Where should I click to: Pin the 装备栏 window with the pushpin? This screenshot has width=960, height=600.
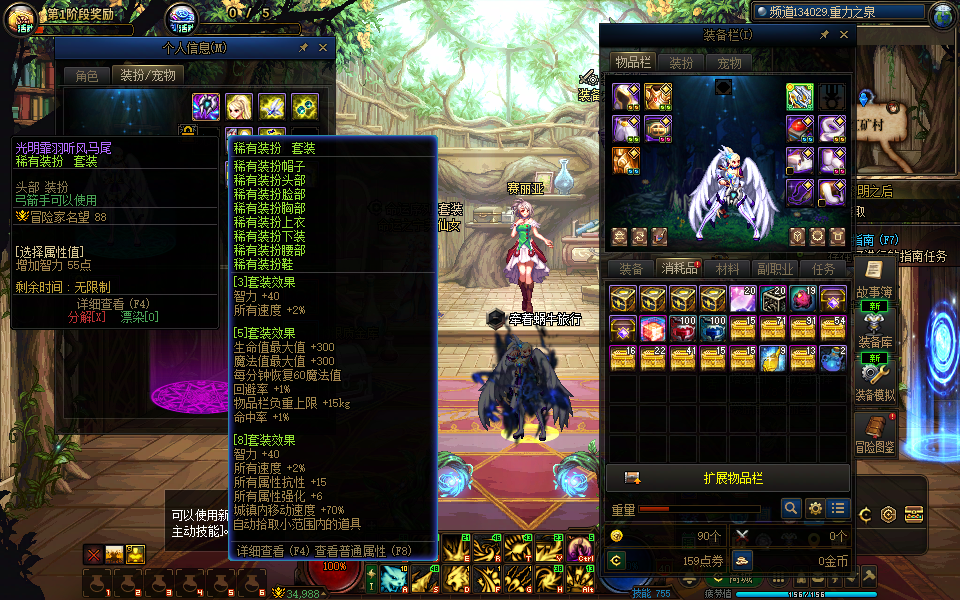click(x=824, y=35)
